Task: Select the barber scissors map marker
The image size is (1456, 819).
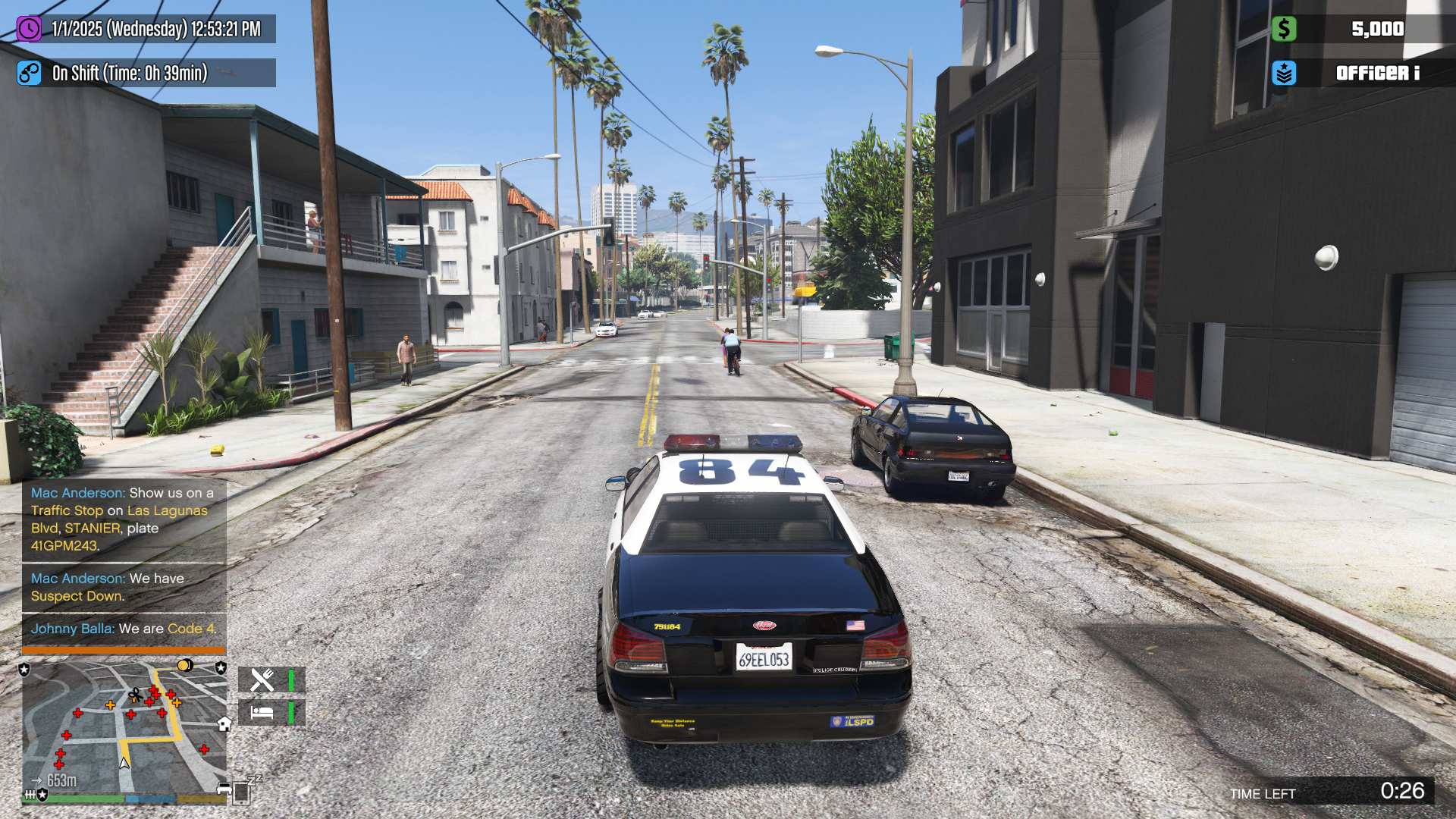Action: [x=135, y=695]
